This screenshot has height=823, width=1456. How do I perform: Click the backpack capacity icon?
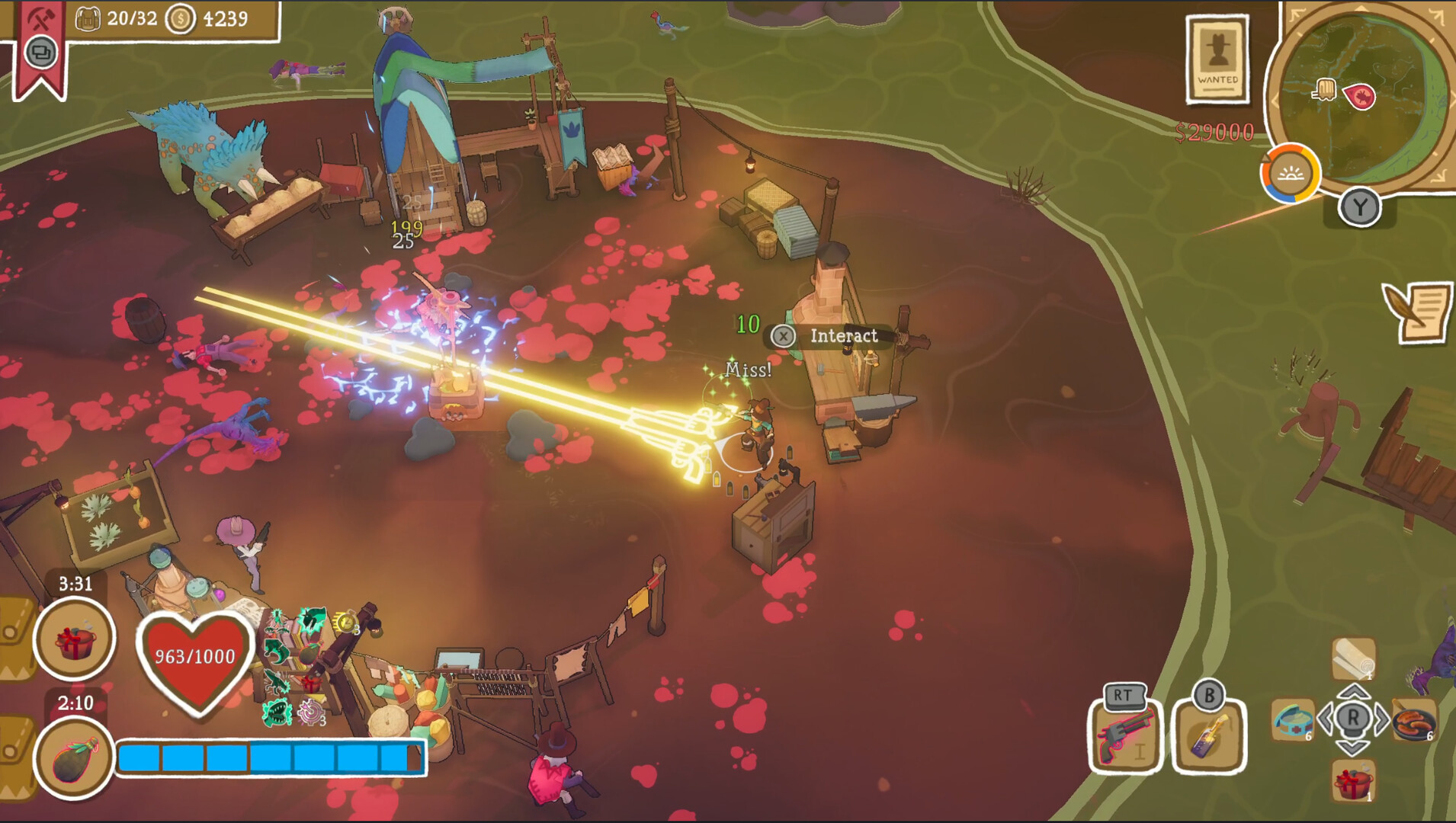pos(88,18)
